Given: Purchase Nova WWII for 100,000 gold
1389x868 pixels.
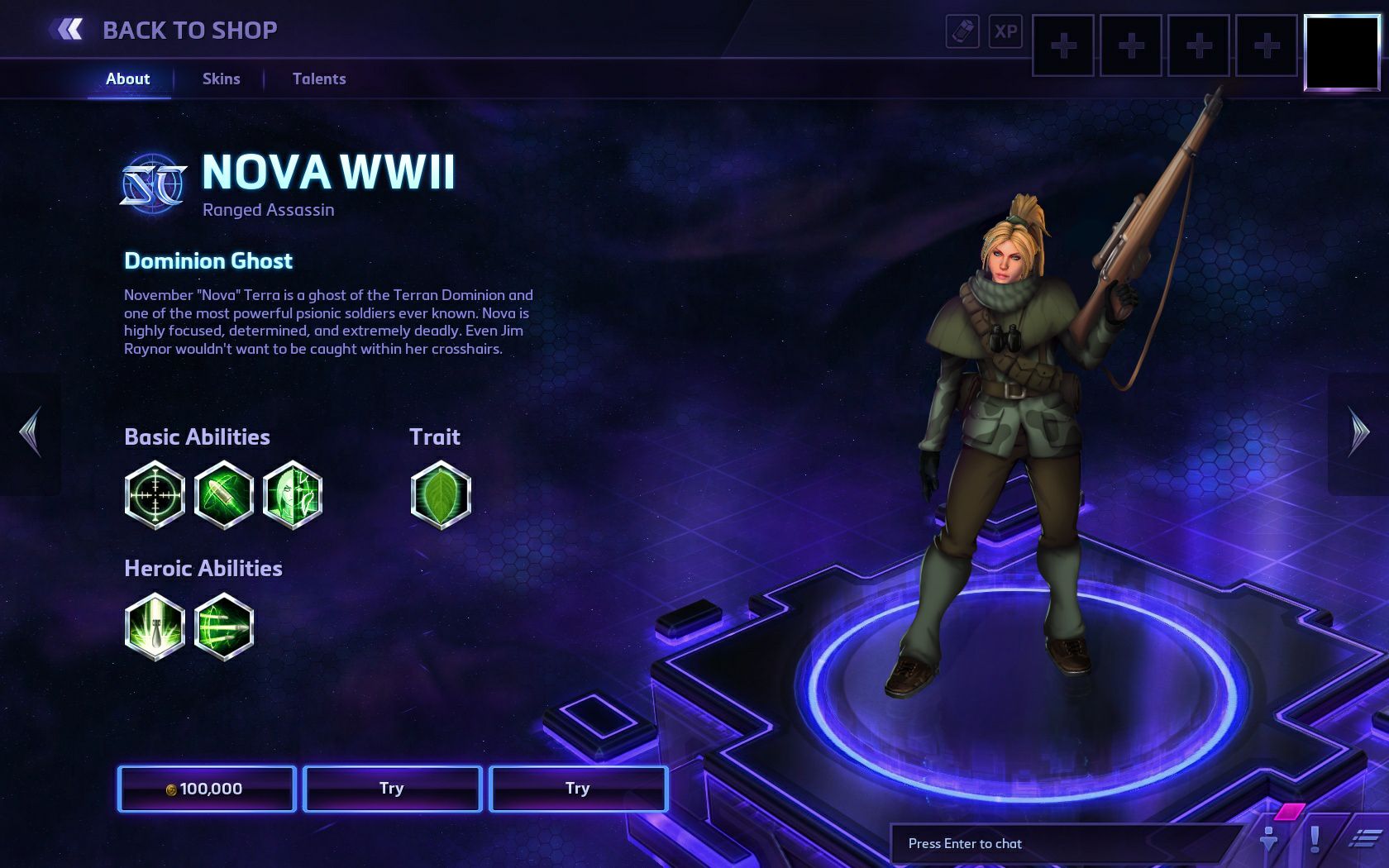Looking at the screenshot, I should [207, 789].
